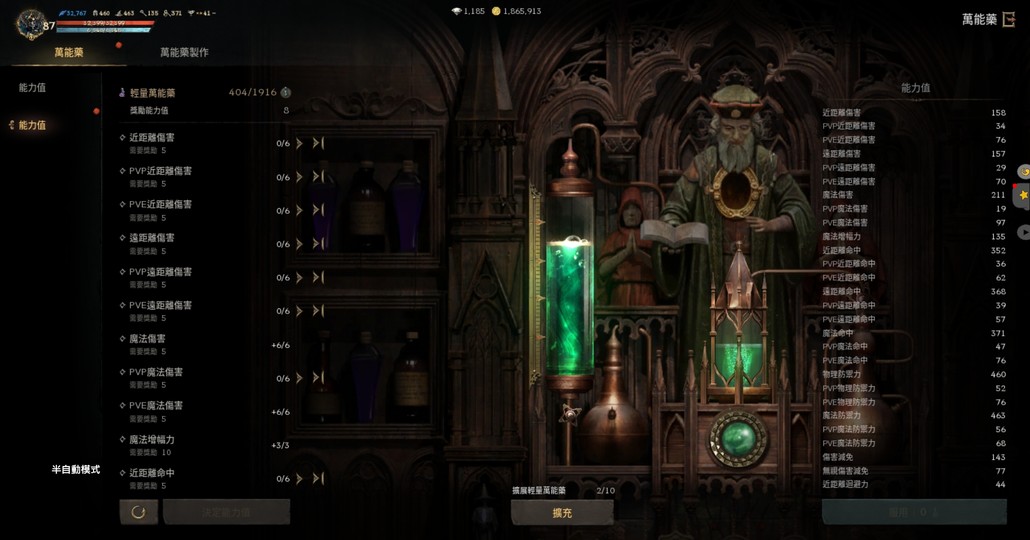This screenshot has width=1030, height=540.
Task: Show info for 輕量萬能藥 count
Action: click(285, 92)
